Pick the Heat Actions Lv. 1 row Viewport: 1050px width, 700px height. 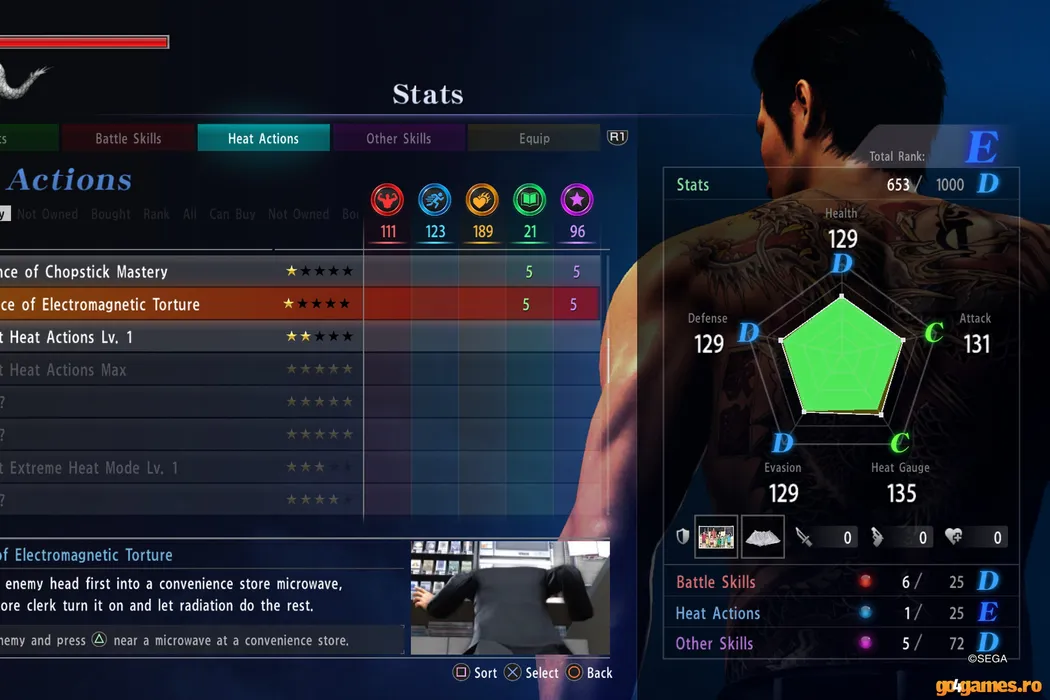click(x=180, y=337)
